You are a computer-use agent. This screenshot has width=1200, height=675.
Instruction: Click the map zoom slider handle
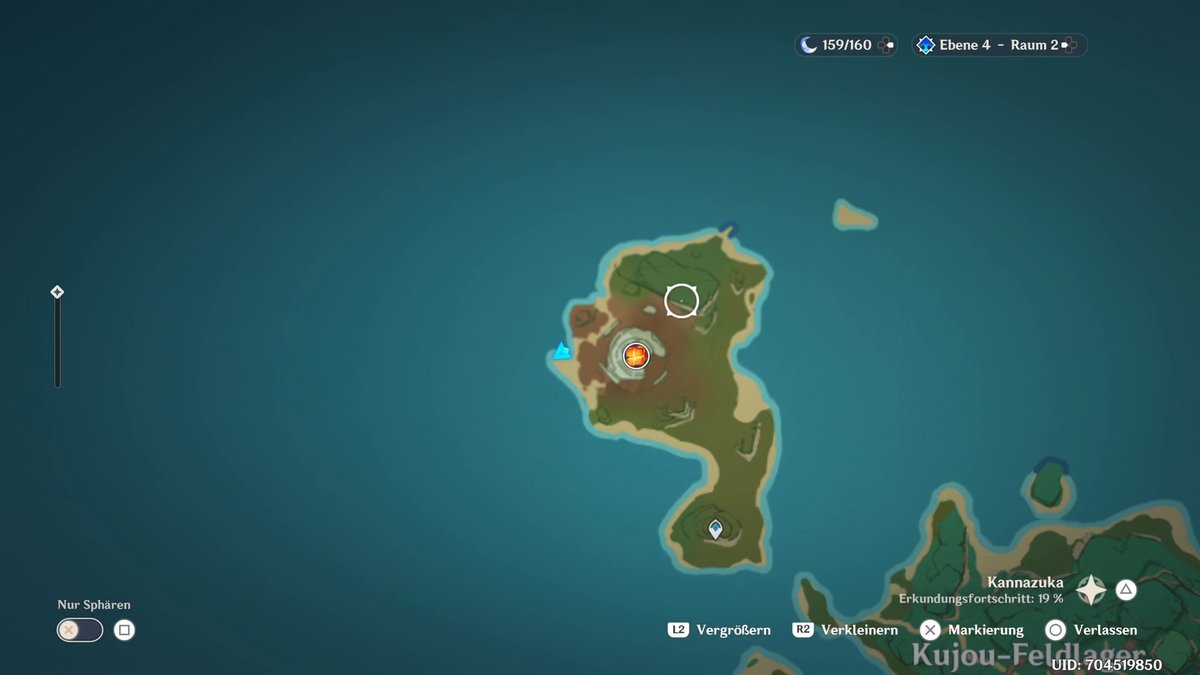click(57, 292)
